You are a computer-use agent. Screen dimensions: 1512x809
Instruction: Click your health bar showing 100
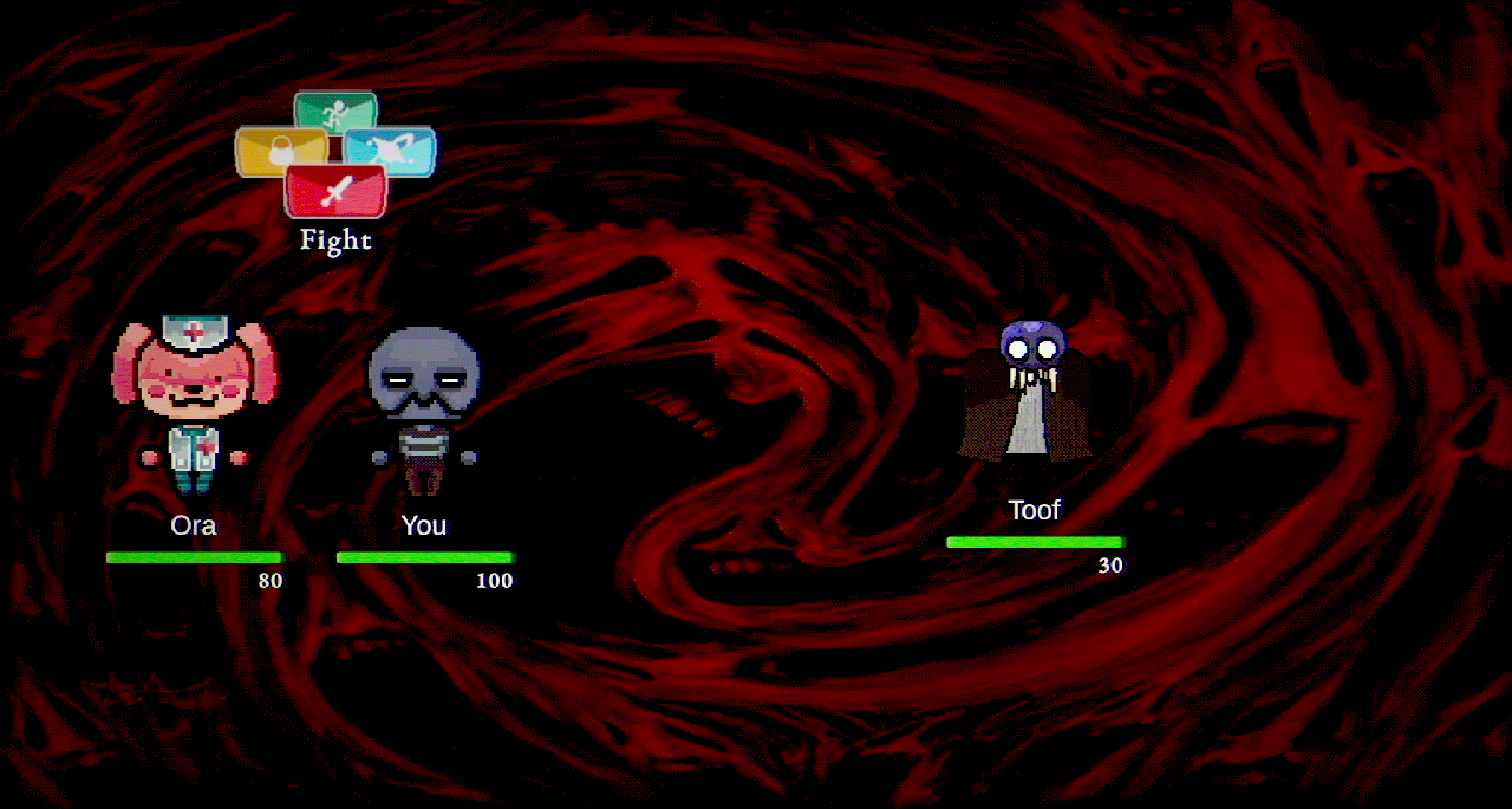pos(425,556)
